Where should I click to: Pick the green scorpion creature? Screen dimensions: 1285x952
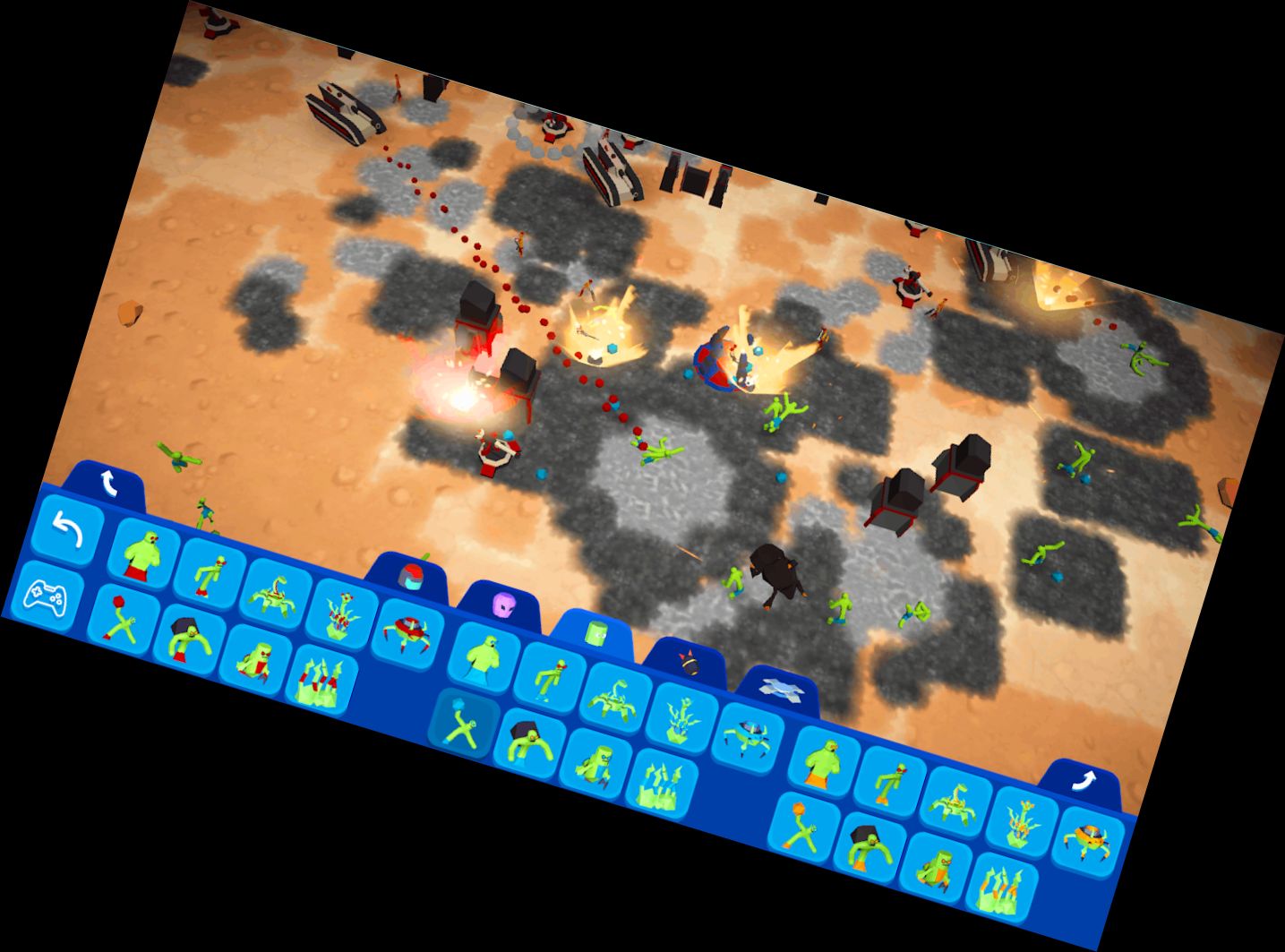coord(275,597)
